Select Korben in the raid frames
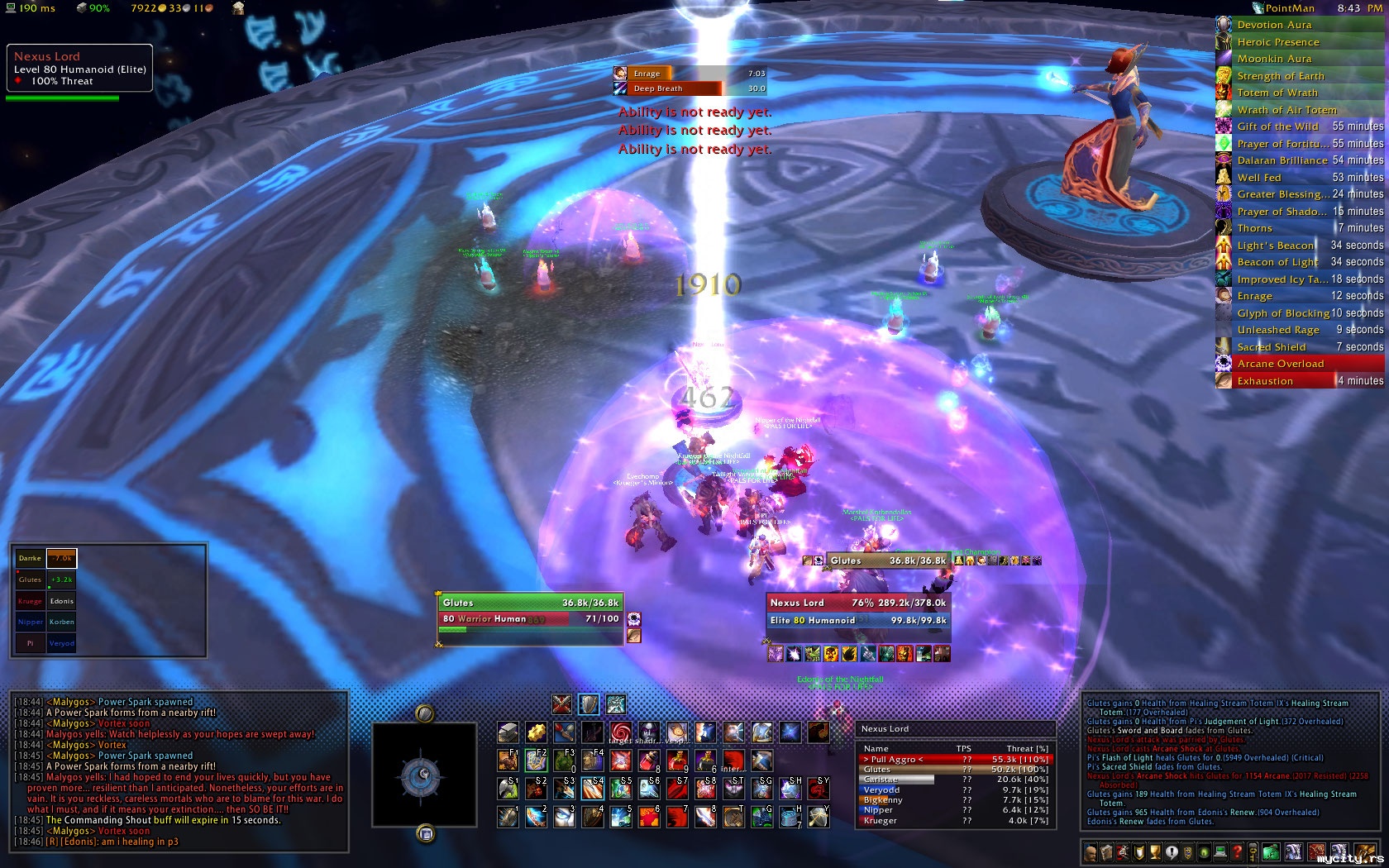Screen dimensions: 1389x868 pos(61,622)
